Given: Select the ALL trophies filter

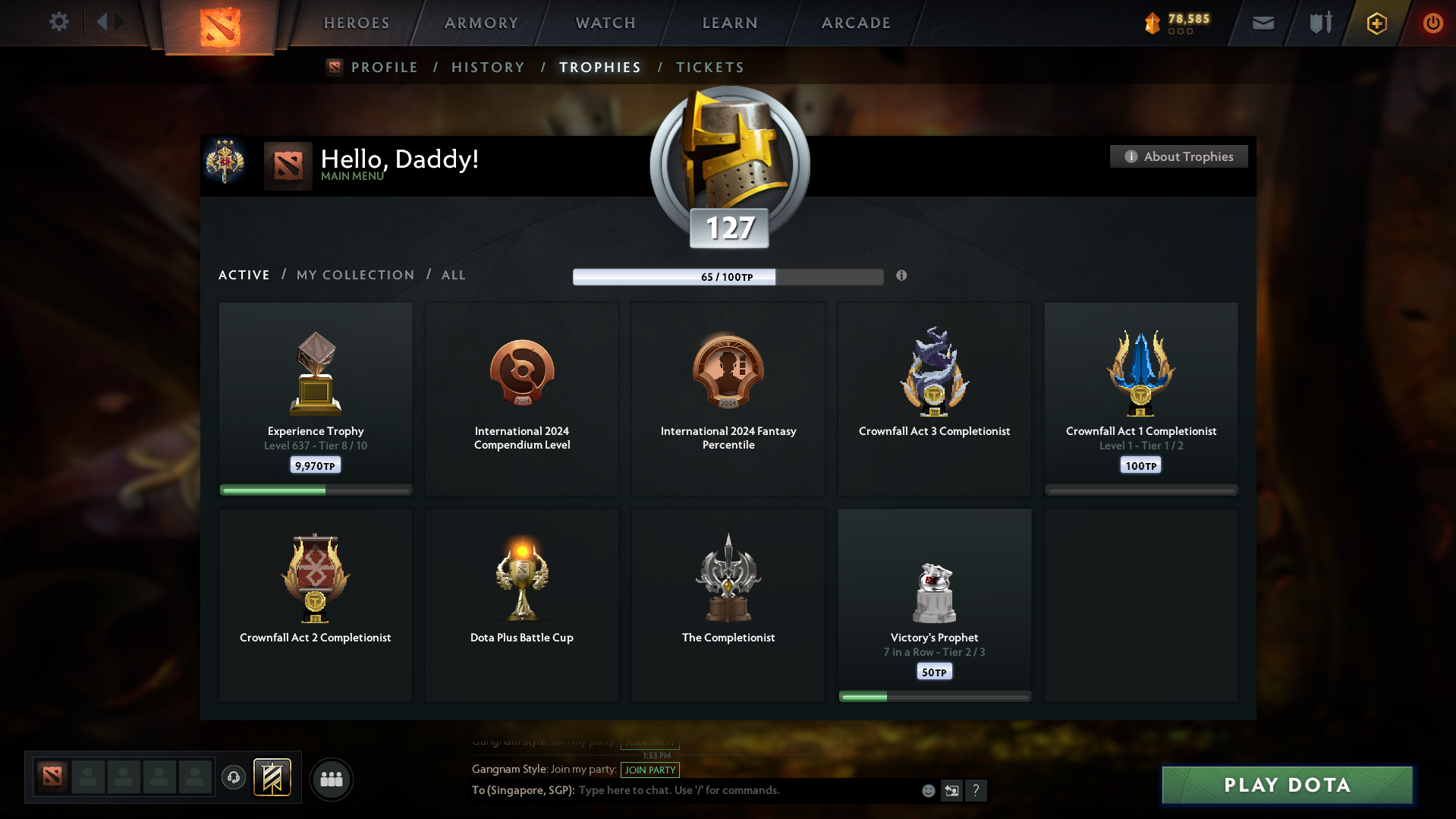Looking at the screenshot, I should point(453,275).
